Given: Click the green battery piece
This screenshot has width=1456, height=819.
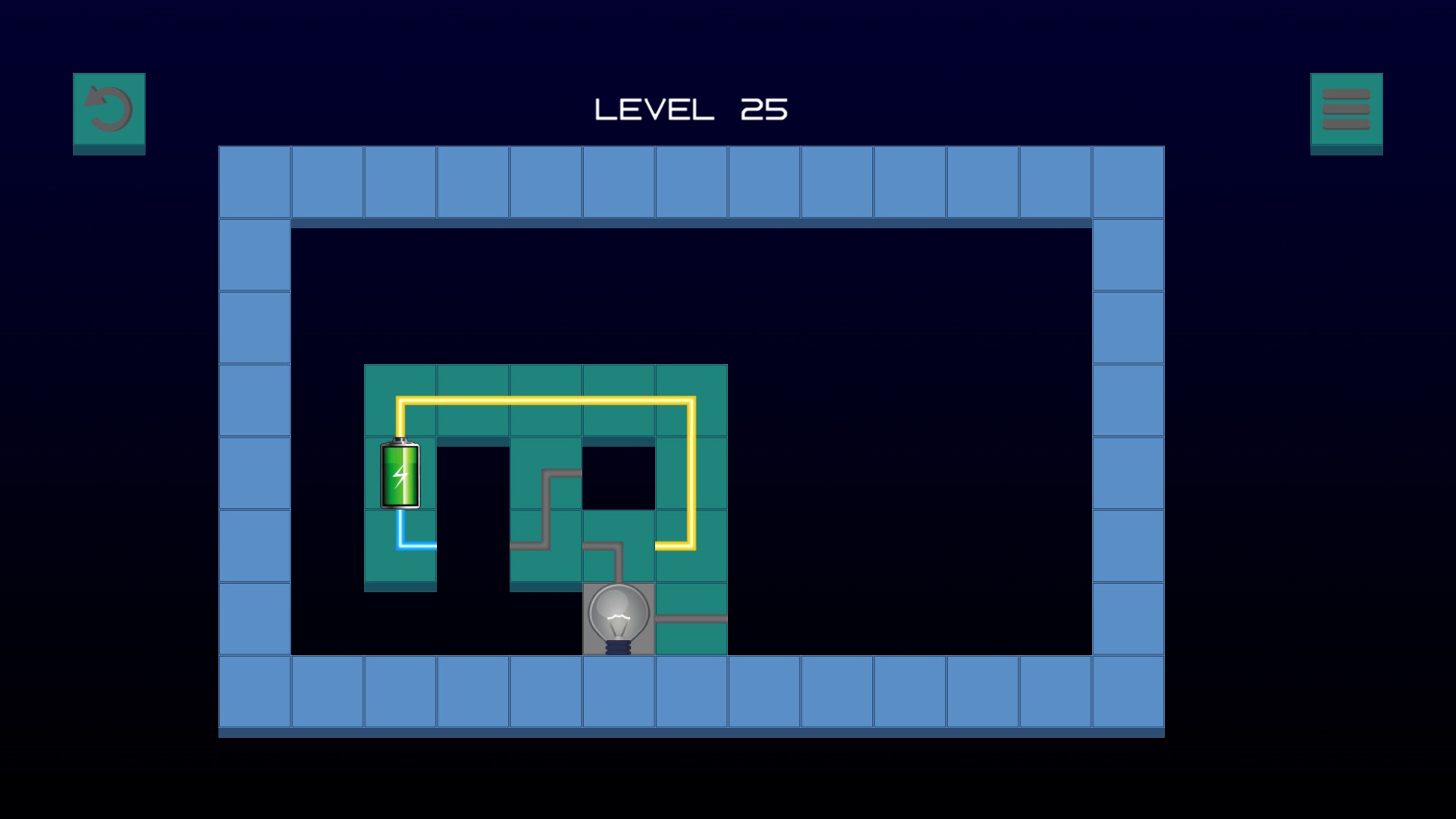Looking at the screenshot, I should pos(400,474).
